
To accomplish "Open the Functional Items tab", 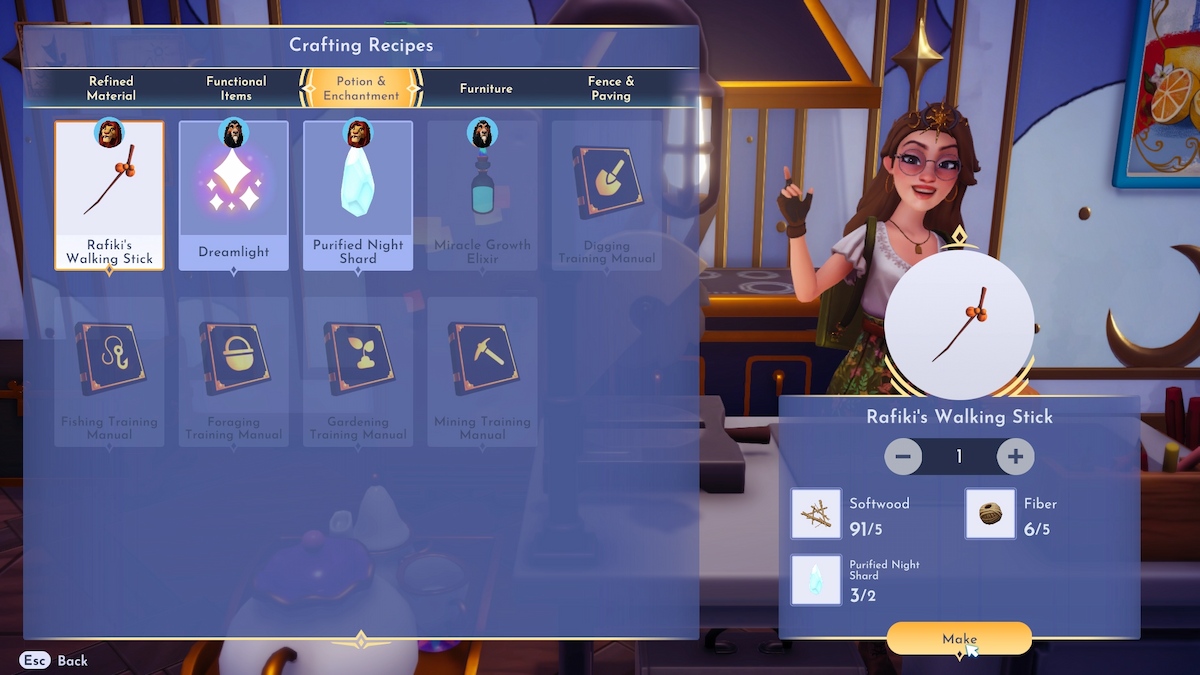I will (236, 88).
